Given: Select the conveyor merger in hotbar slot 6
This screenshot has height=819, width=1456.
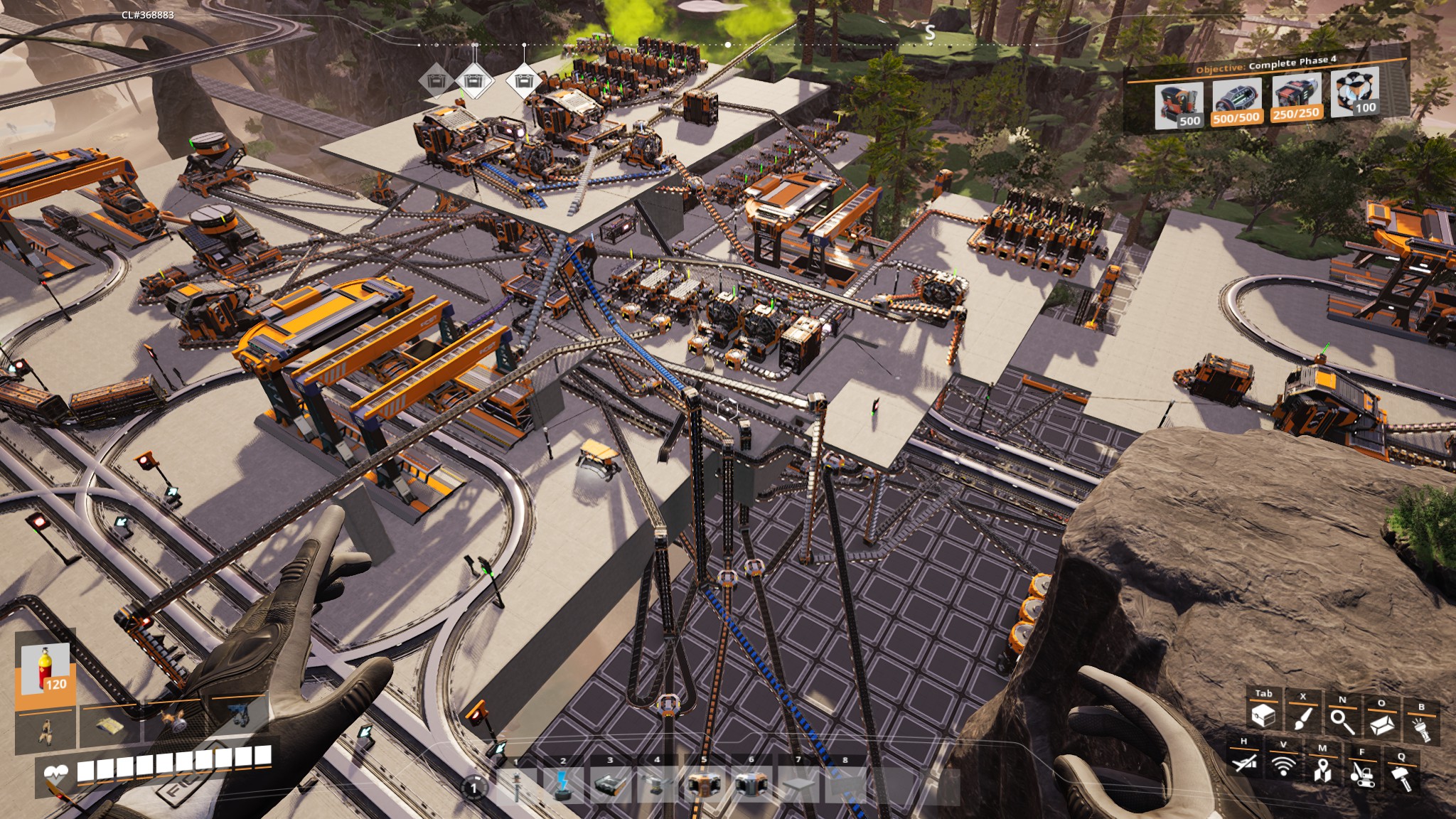Looking at the screenshot, I should point(751,785).
